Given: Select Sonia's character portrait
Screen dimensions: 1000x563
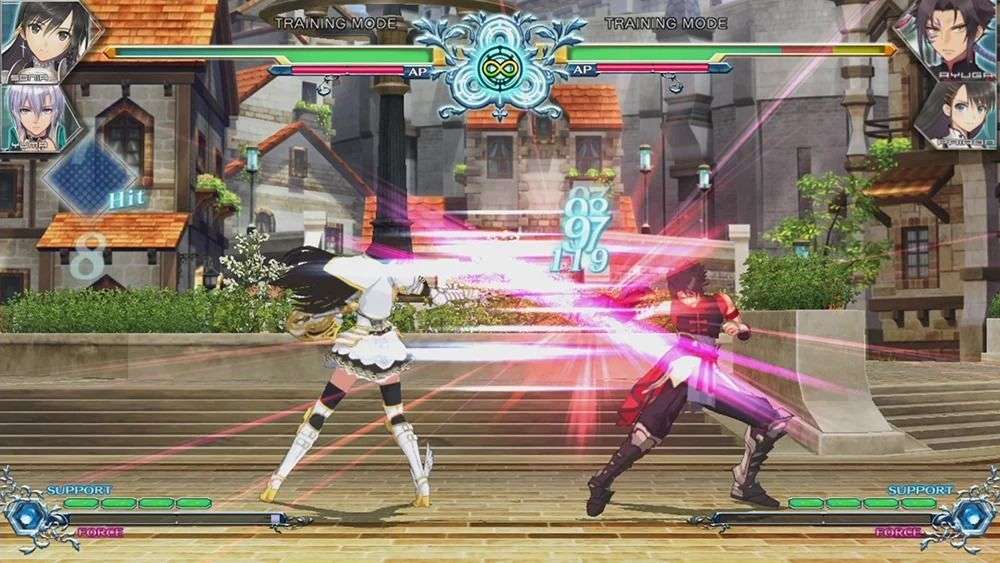Looking at the screenshot, I should (38, 38).
